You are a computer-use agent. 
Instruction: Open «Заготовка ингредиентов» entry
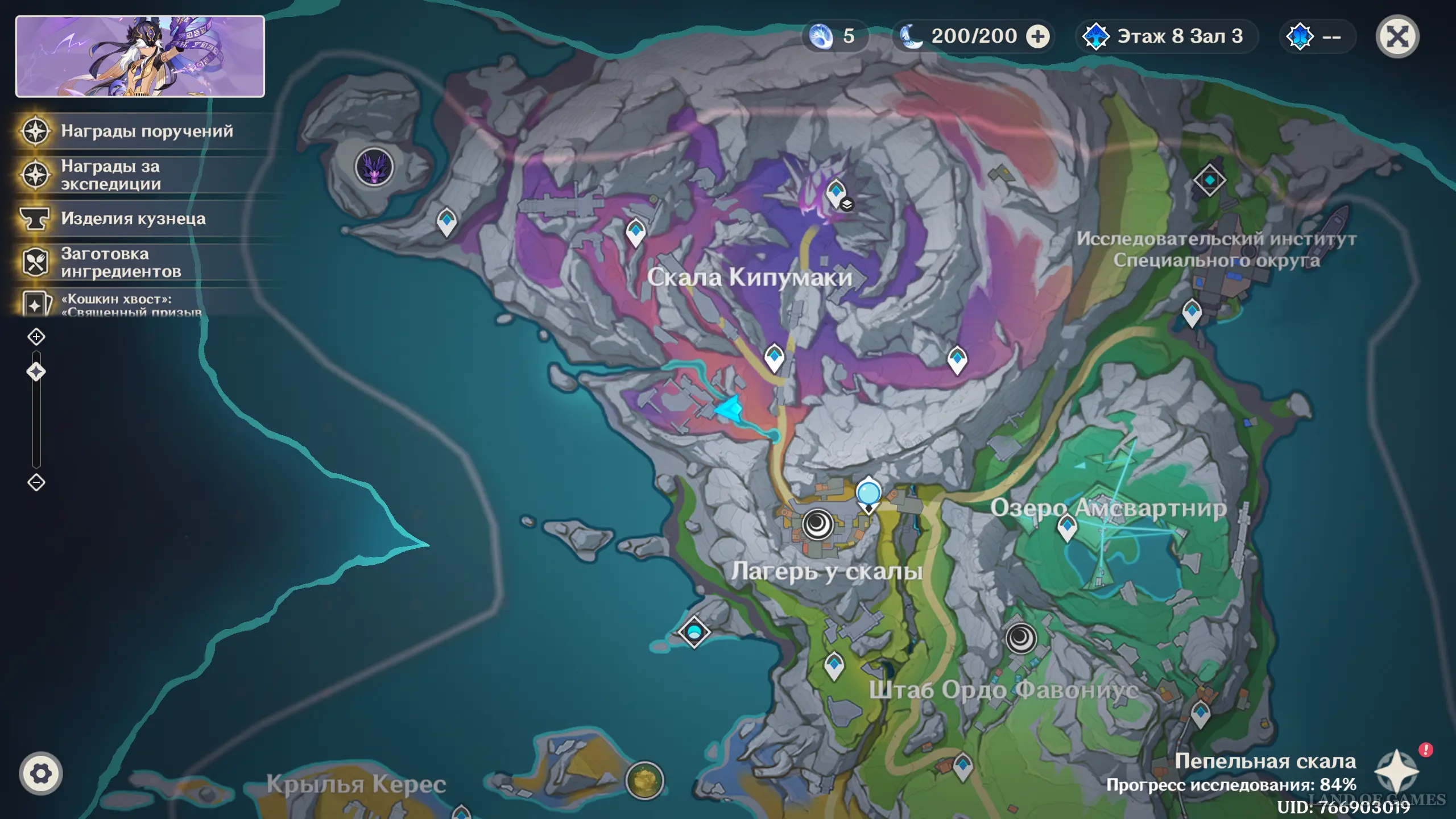121,262
